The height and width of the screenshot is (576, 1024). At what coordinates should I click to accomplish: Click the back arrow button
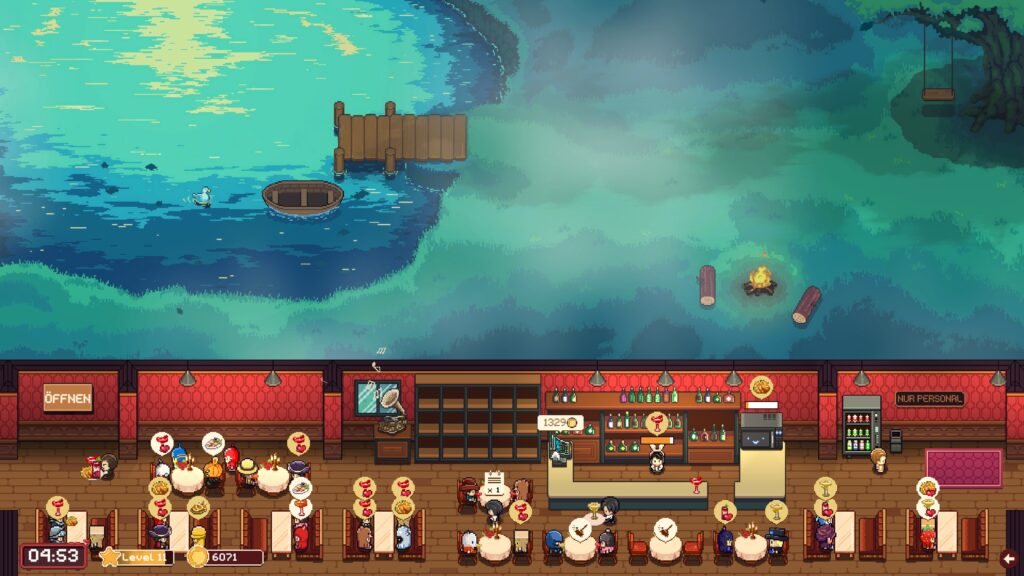(x=1008, y=558)
